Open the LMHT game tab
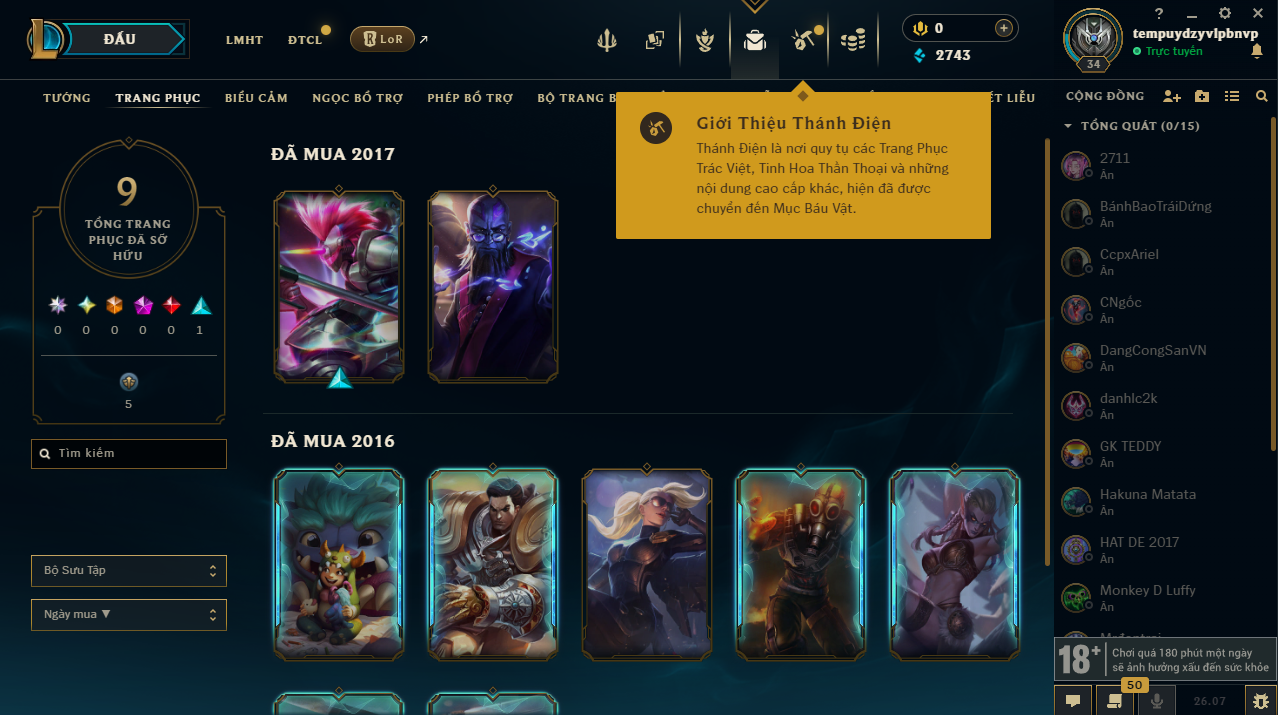Viewport: 1278px width, 715px height. coord(244,40)
